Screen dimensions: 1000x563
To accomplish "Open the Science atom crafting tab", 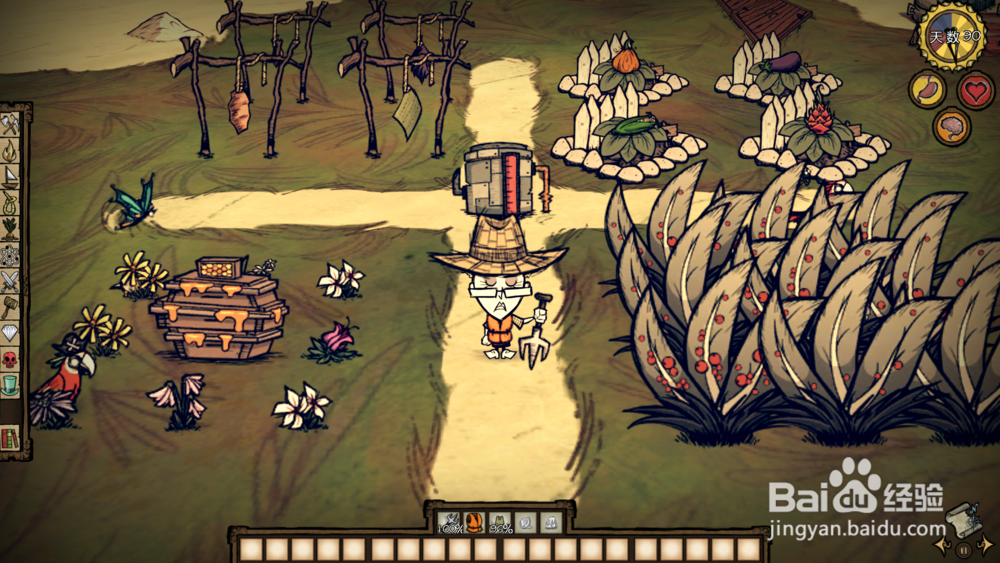I will coord(11,255).
